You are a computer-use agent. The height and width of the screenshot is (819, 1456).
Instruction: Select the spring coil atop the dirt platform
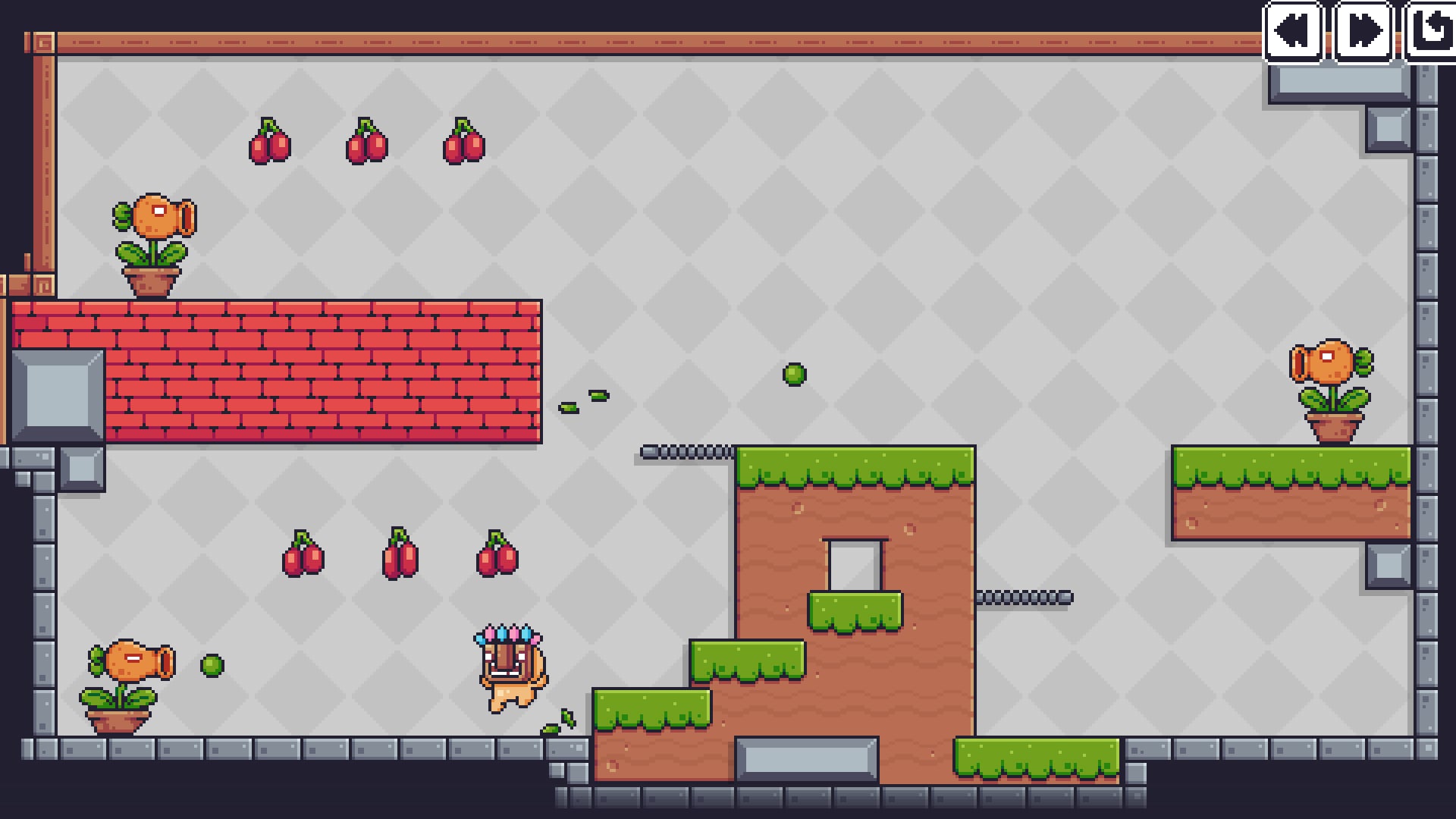686,448
